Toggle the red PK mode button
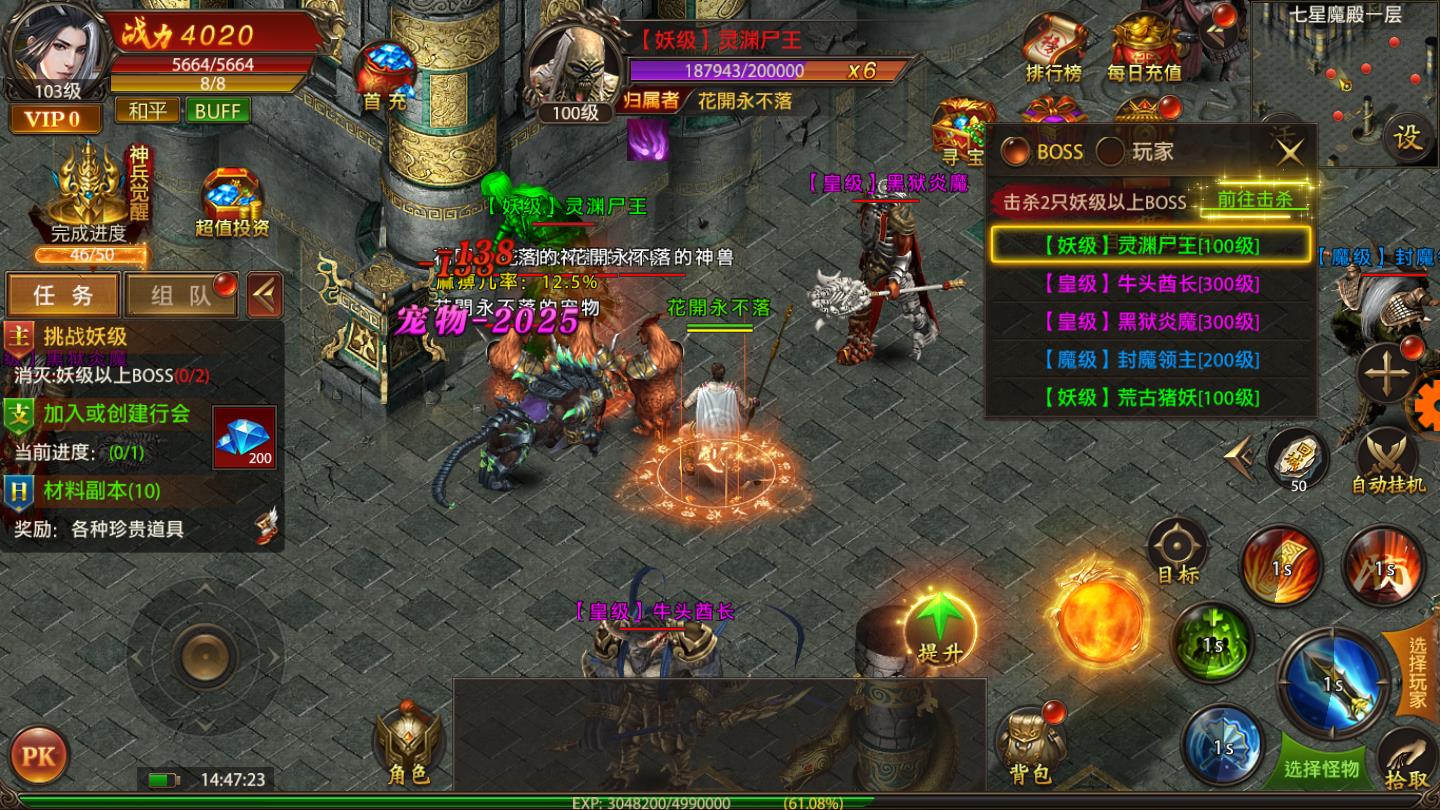Screen dimensions: 1440x810 [39, 754]
